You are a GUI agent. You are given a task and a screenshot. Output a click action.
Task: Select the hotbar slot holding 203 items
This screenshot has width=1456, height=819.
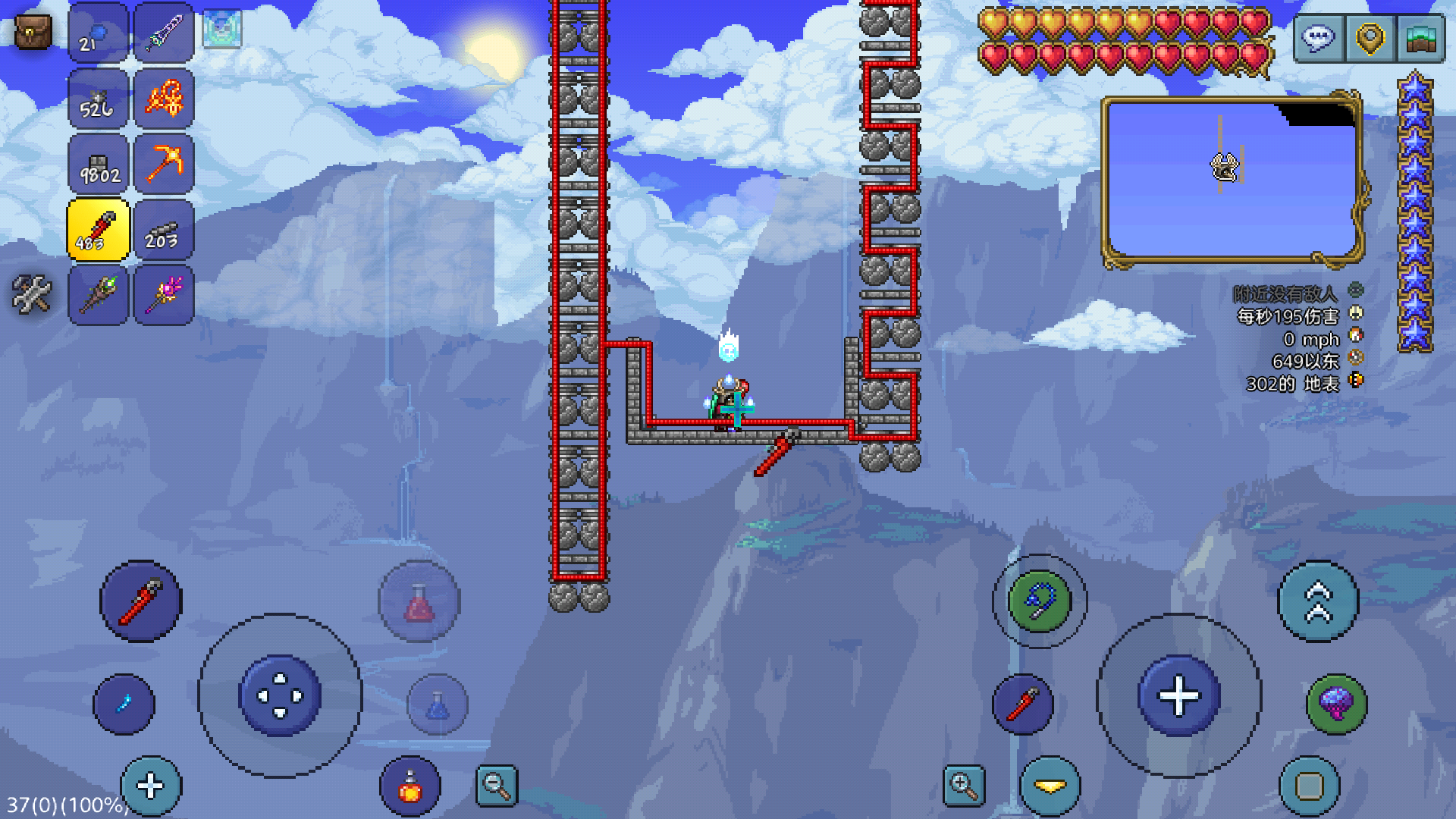(164, 230)
